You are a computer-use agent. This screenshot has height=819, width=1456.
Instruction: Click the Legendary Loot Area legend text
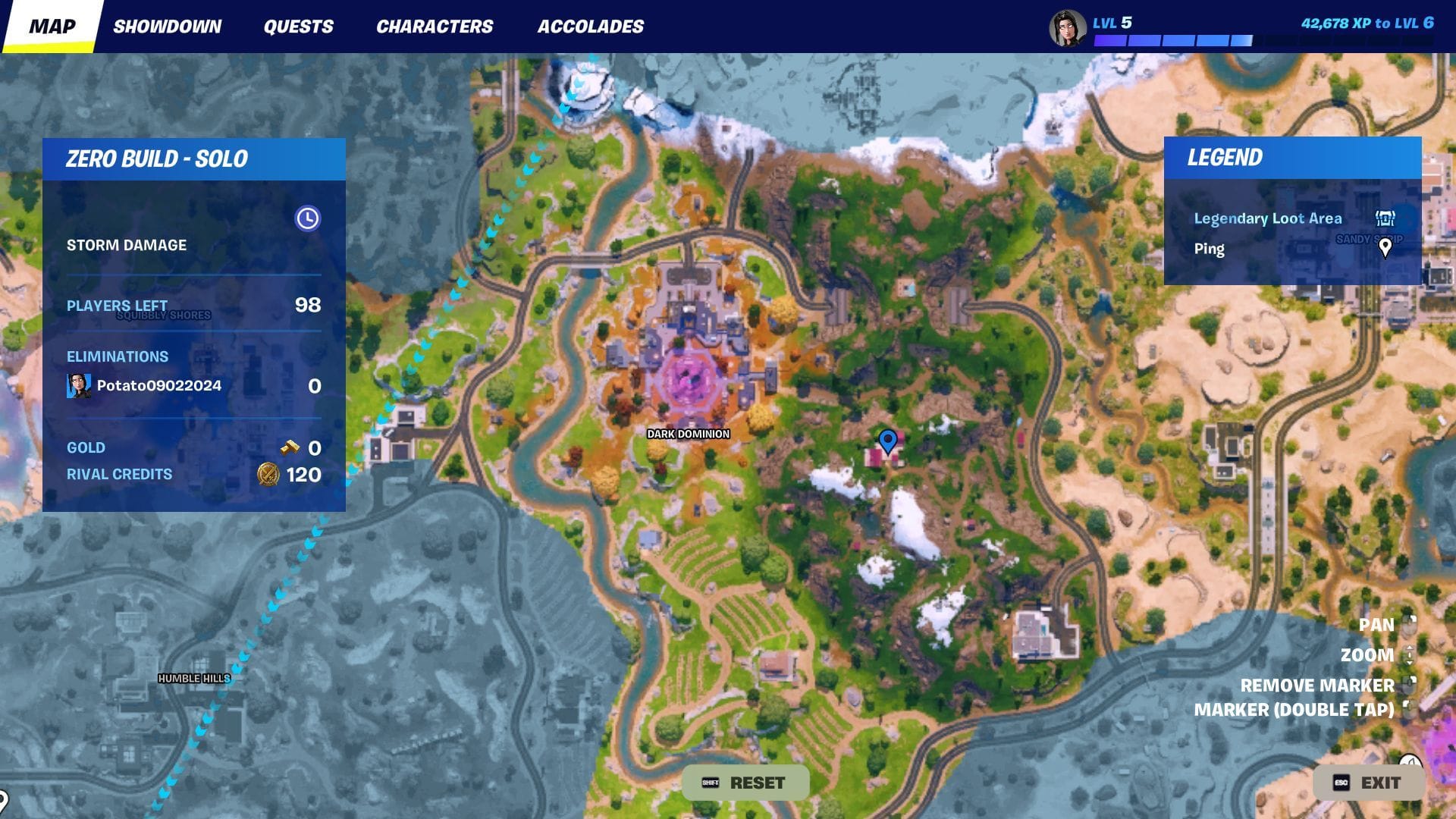coord(1267,218)
